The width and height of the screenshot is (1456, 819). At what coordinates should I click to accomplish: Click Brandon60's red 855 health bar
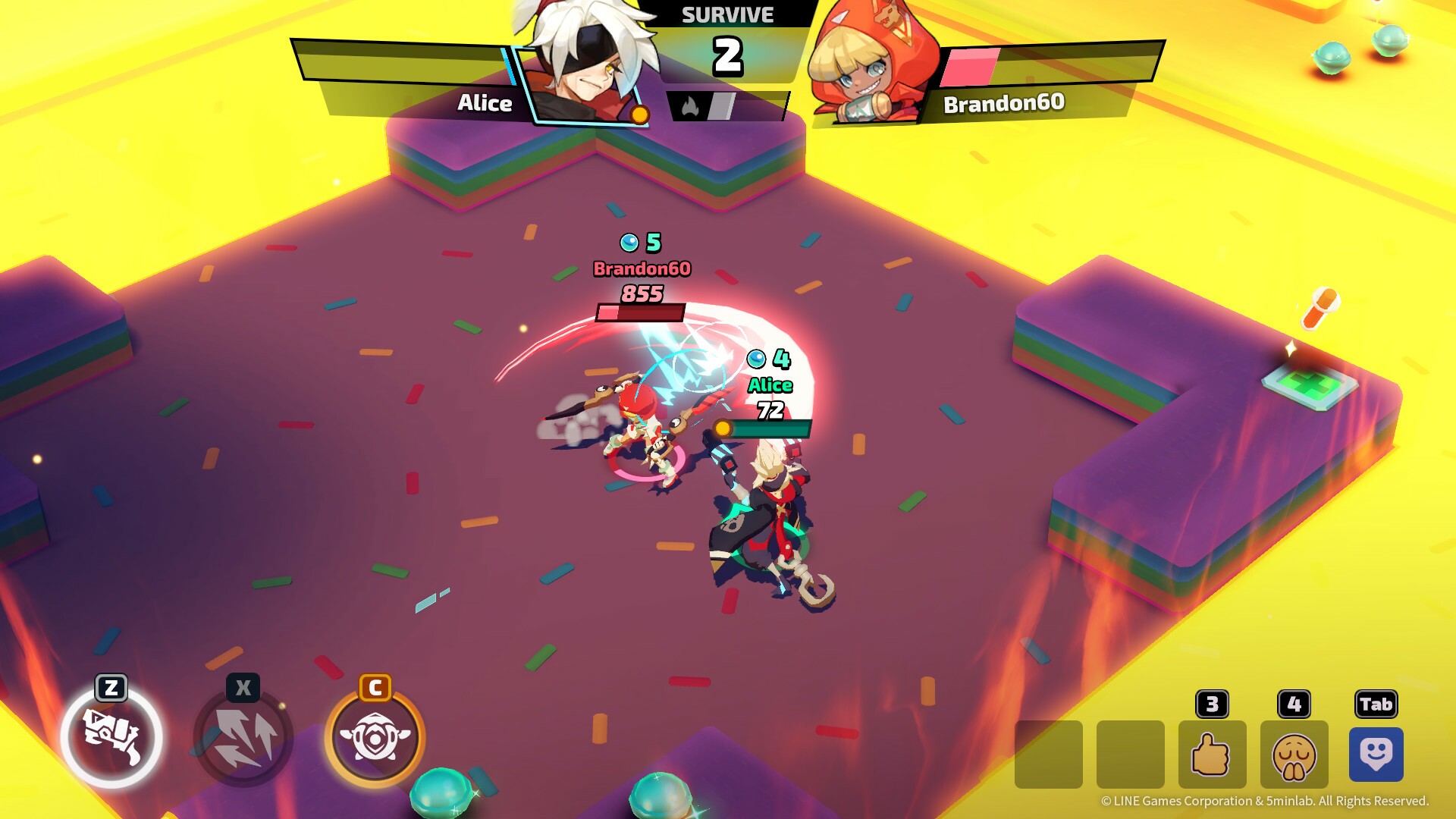click(641, 312)
